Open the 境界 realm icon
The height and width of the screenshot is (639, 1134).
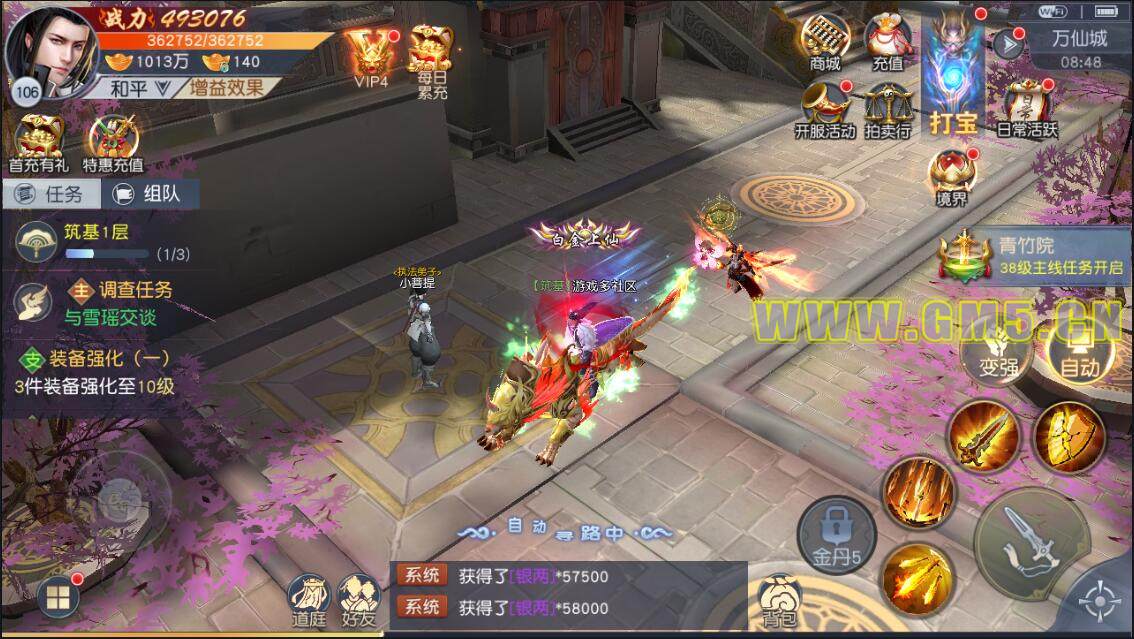(x=950, y=177)
